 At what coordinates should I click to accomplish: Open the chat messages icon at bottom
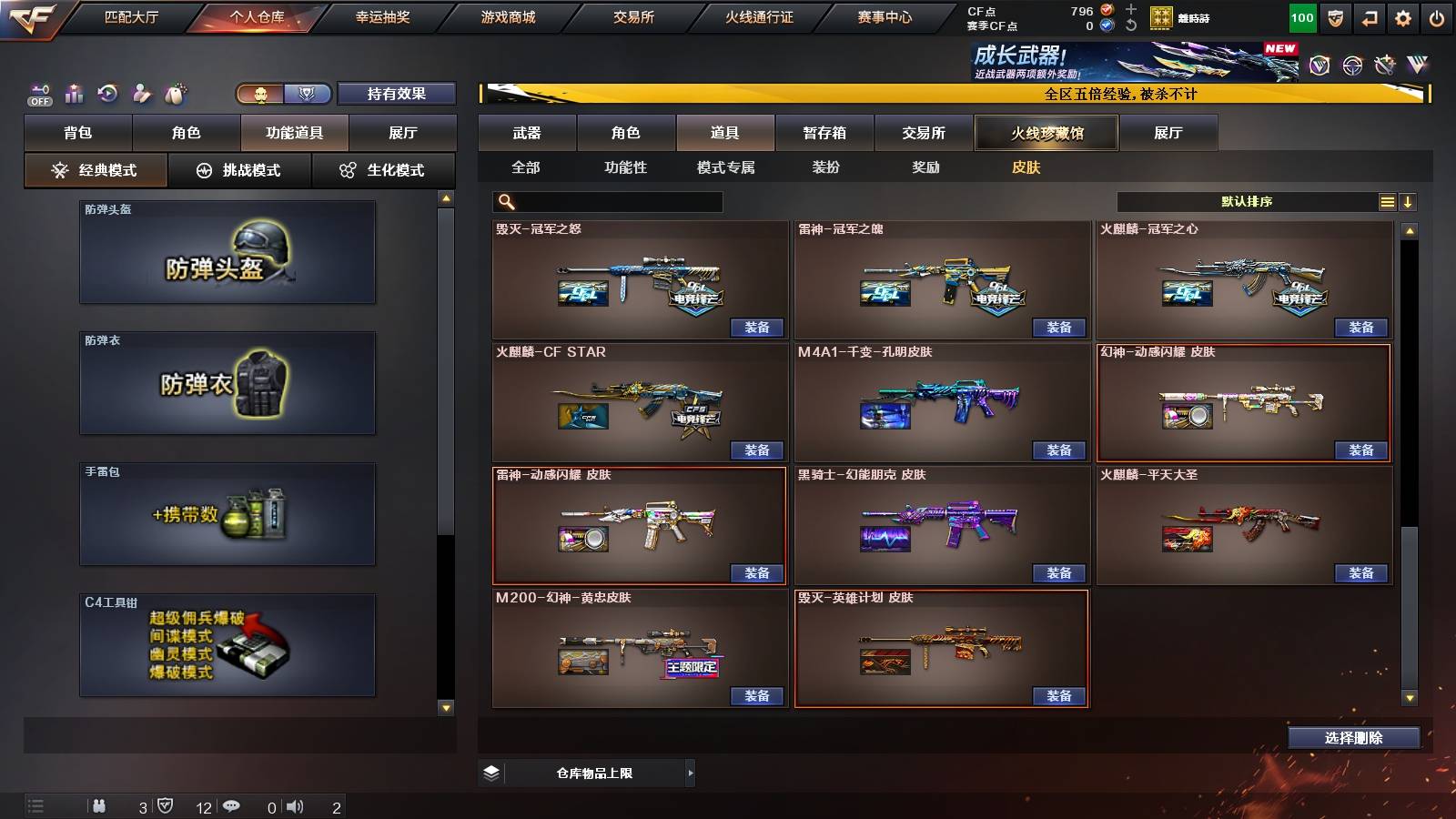pos(232,805)
